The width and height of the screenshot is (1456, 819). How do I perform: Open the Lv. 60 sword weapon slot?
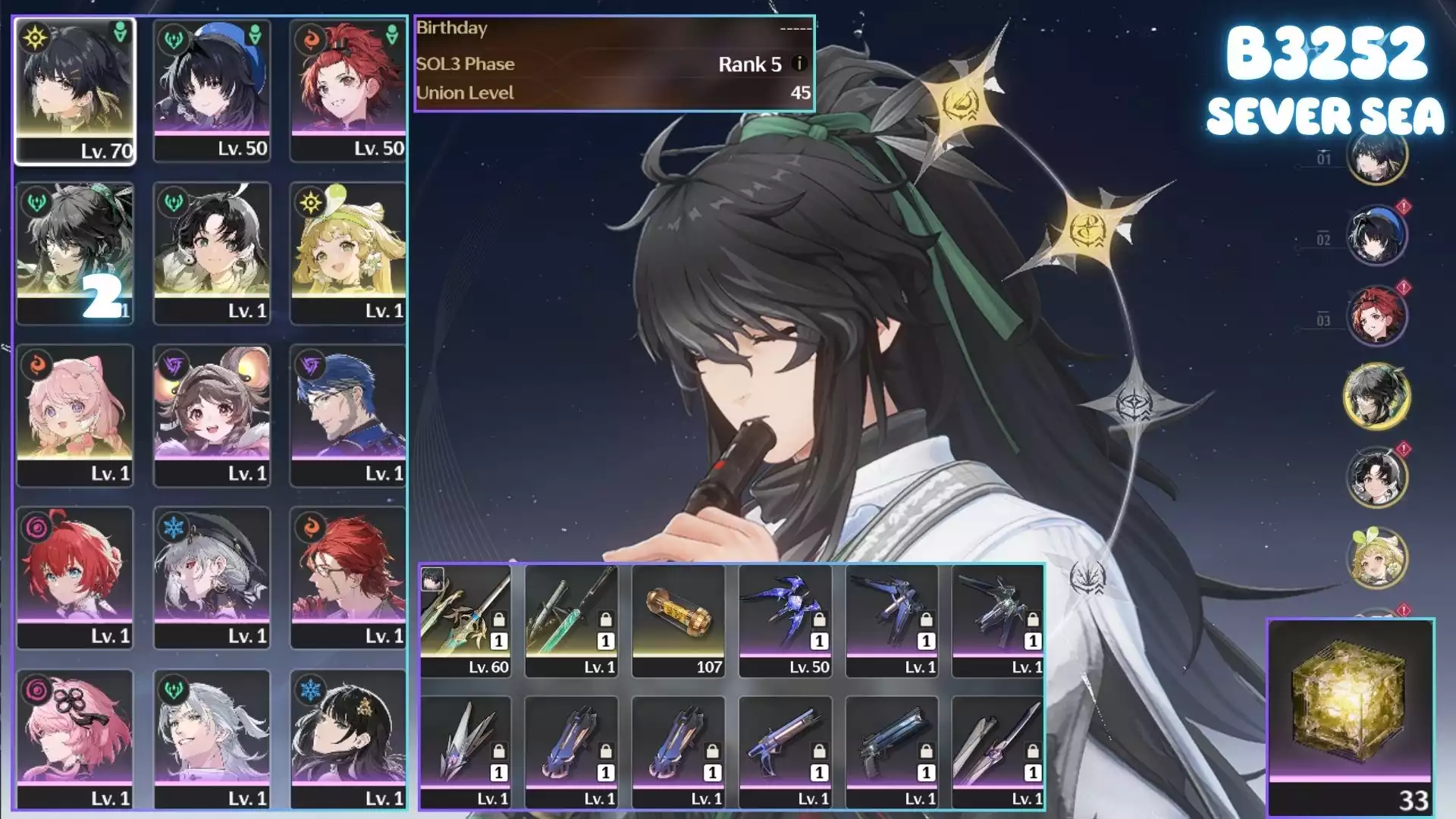(466, 620)
